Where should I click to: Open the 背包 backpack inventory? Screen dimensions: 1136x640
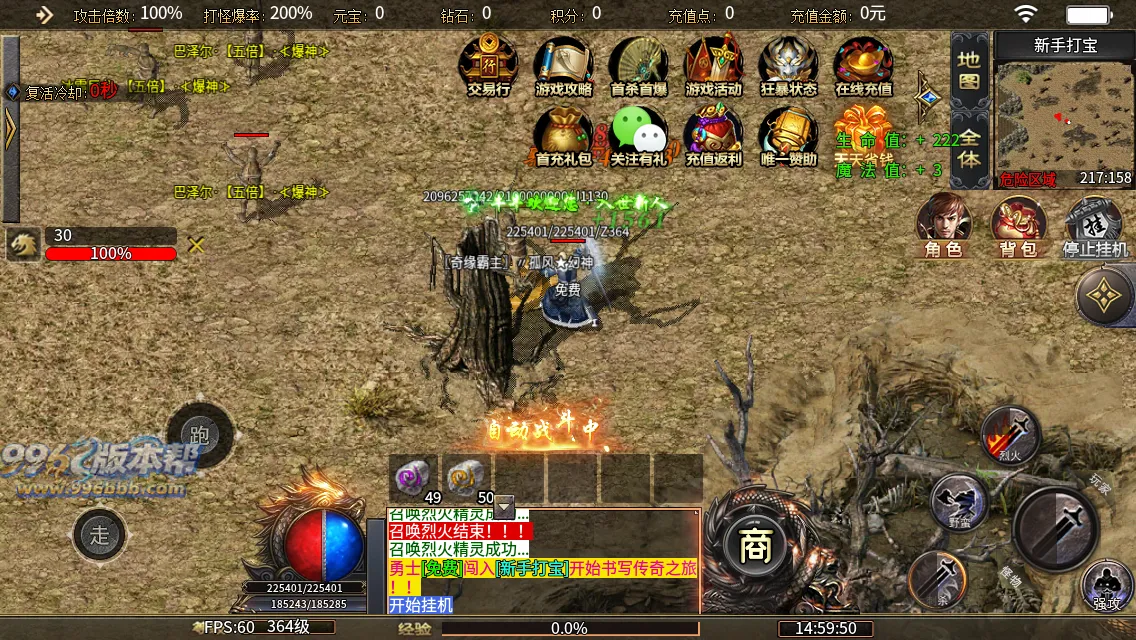[x=1018, y=225]
